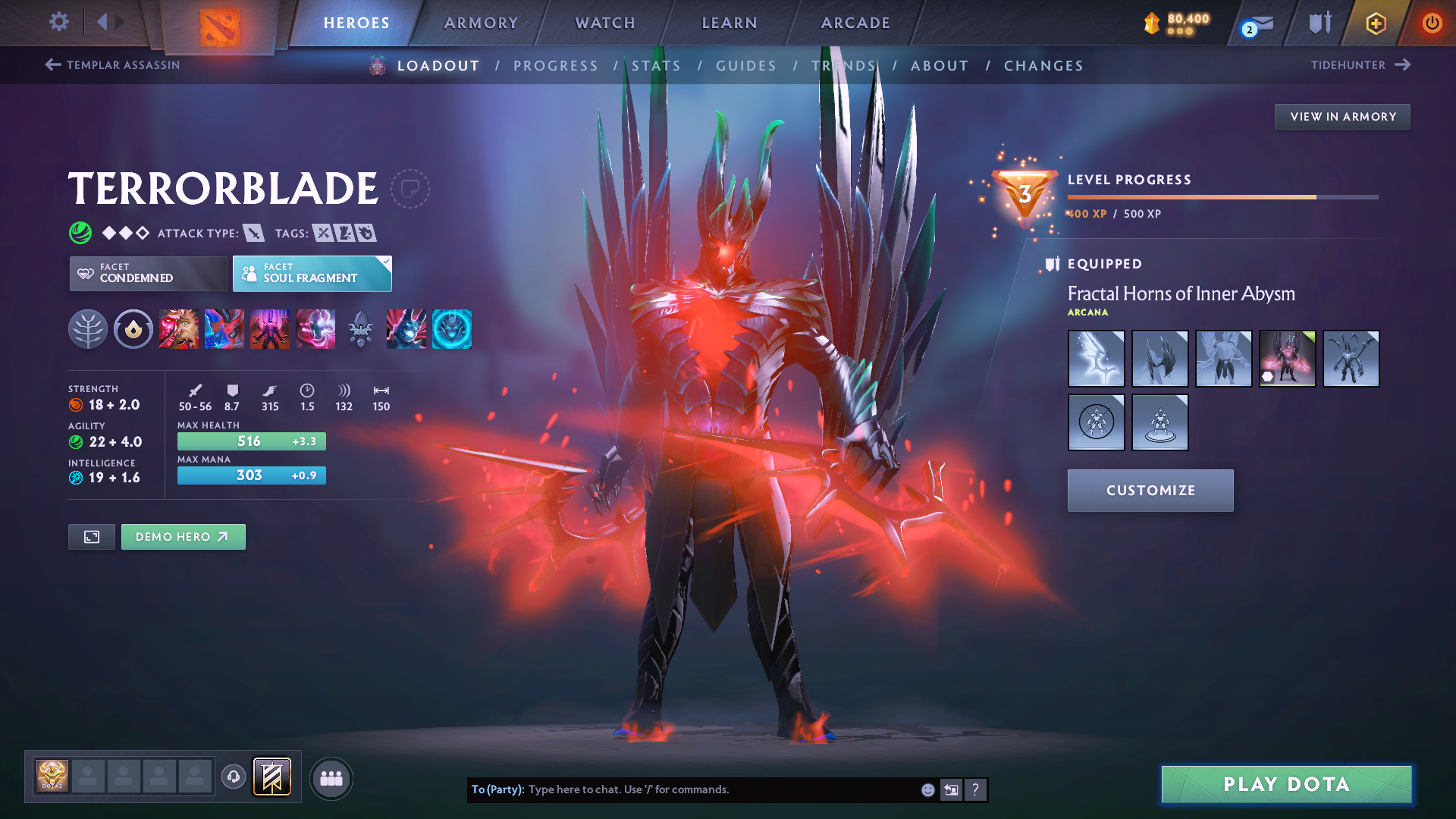
Task: Focus the party chat input box
Action: pos(720,789)
